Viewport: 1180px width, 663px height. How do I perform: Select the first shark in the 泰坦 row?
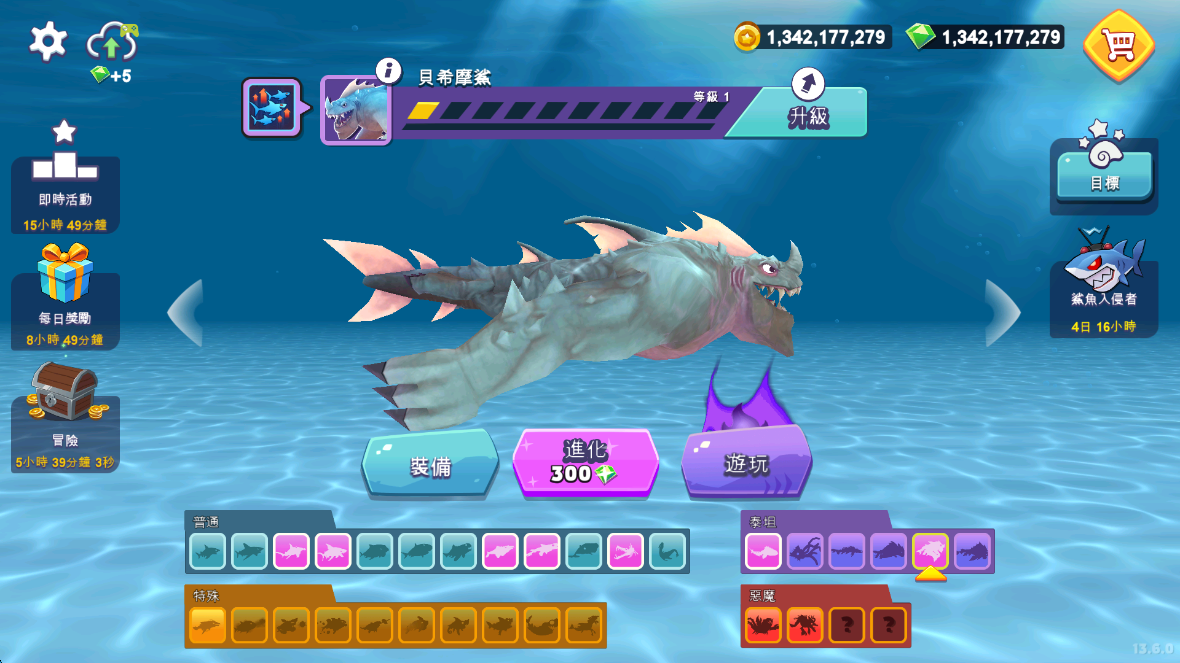tap(763, 550)
